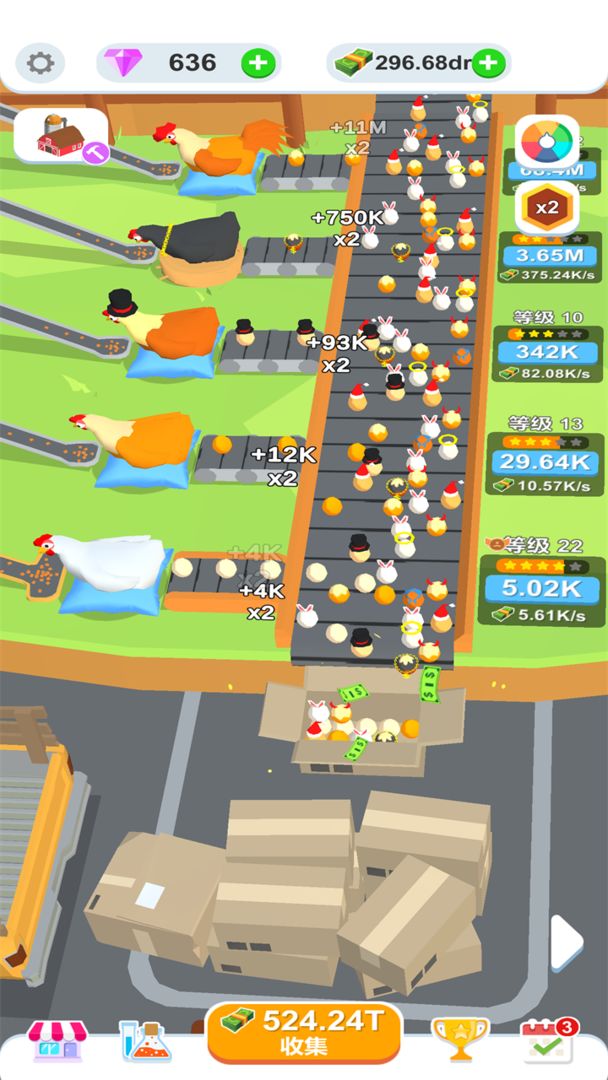Add more gems with the plus button
Viewport: 608px width, 1080px height.
[x=258, y=63]
